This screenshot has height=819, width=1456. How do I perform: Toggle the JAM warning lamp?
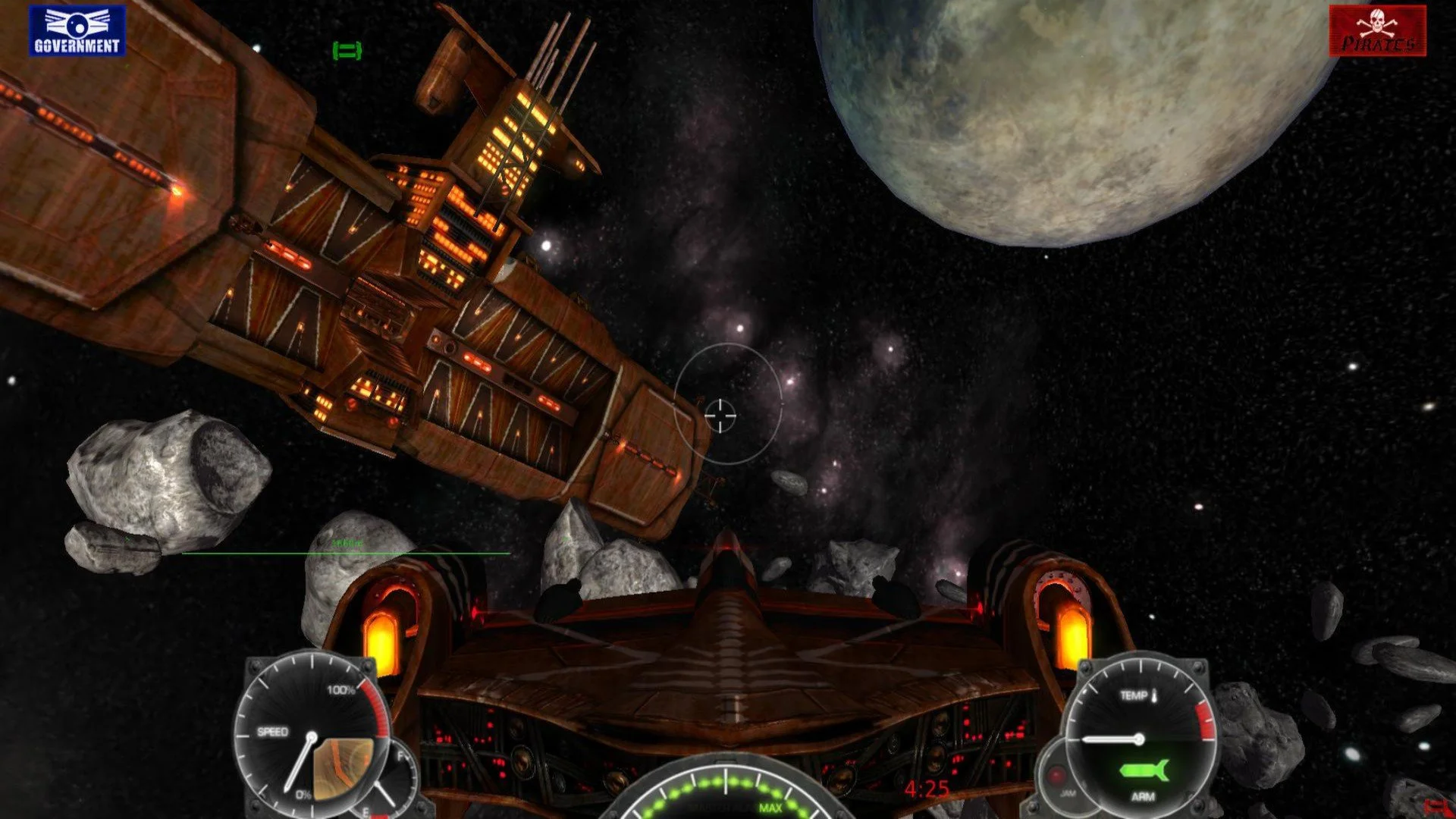[1056, 773]
